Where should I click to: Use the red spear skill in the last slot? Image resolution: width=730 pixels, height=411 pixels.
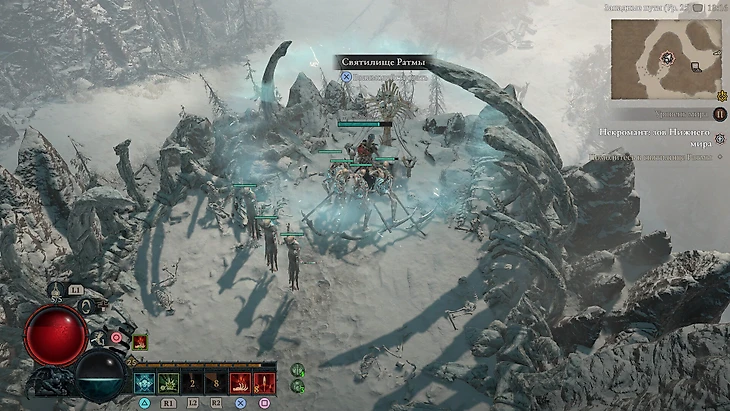point(265,382)
